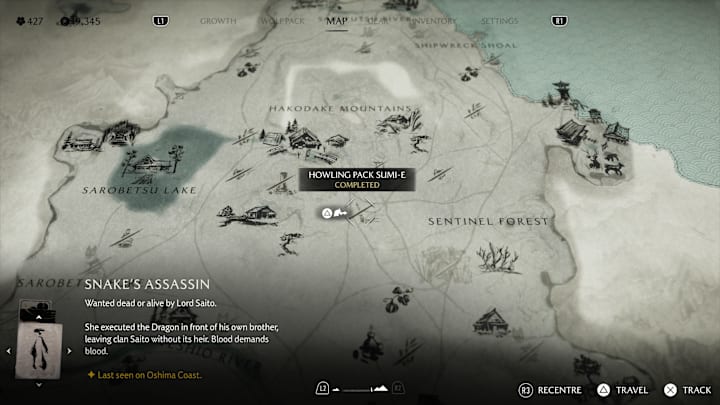Switch to the Growth tab
The height and width of the screenshot is (405, 720).
[x=218, y=20]
